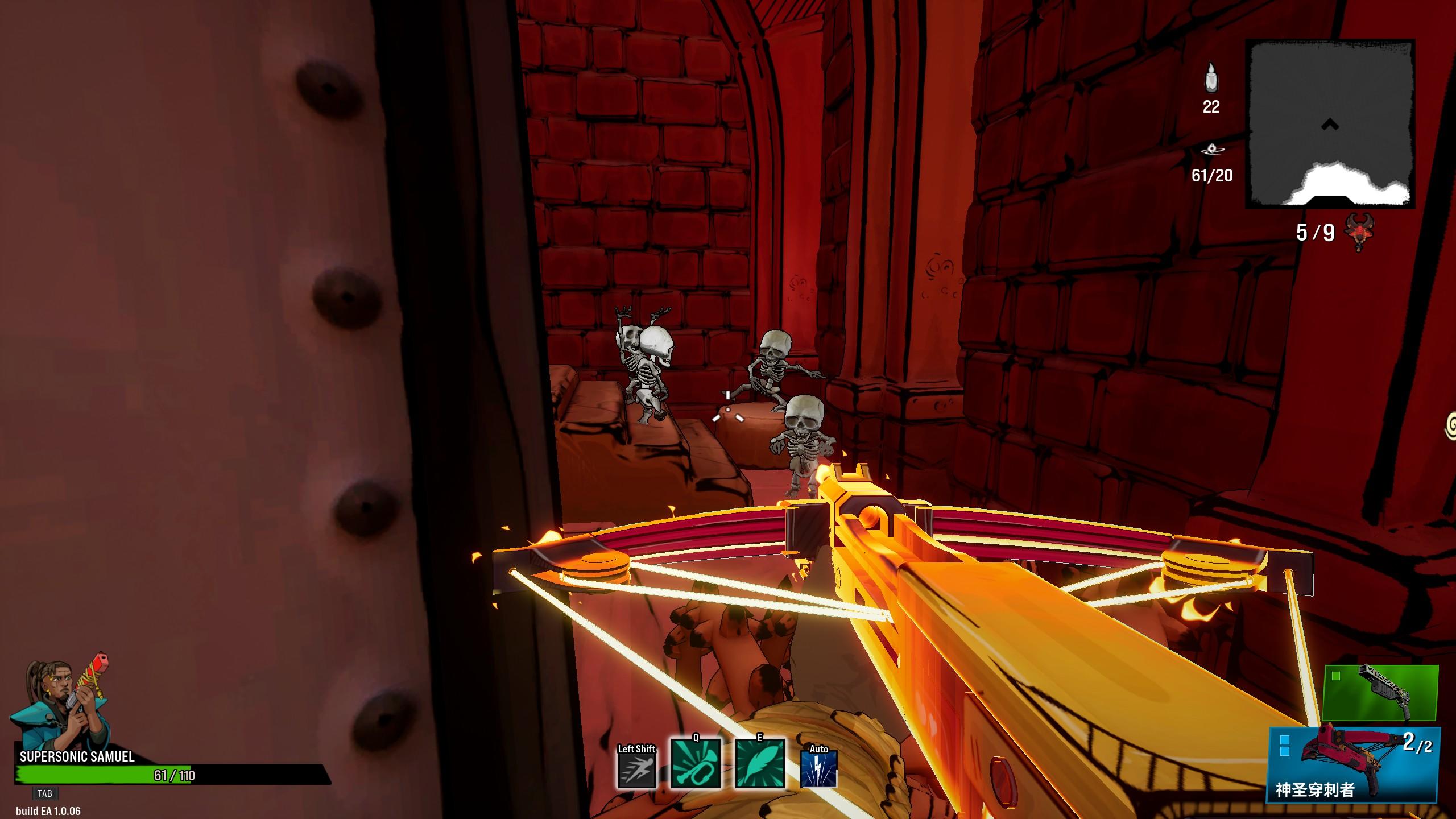Image resolution: width=1456 pixels, height=819 pixels.
Task: Open the minimap in the corner
Action: click(x=1329, y=123)
